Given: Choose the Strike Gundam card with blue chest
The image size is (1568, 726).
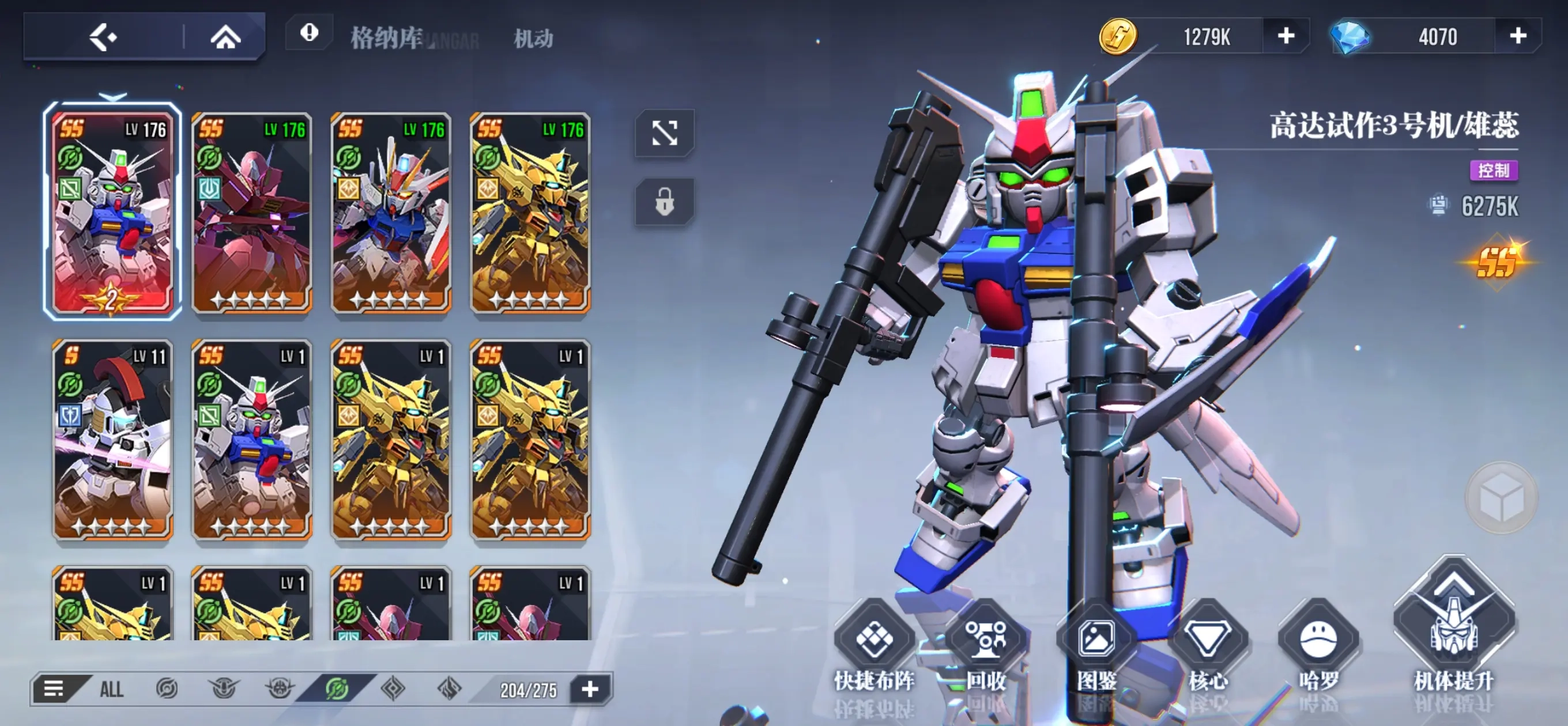Looking at the screenshot, I should coord(391,212).
